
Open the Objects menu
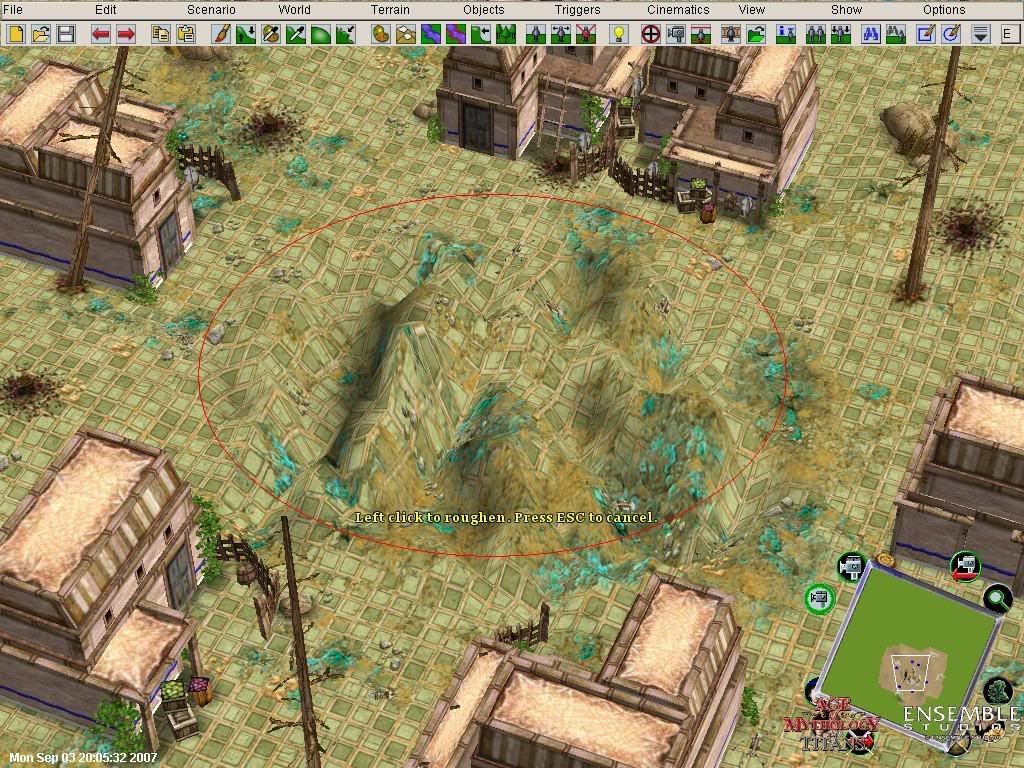click(484, 10)
